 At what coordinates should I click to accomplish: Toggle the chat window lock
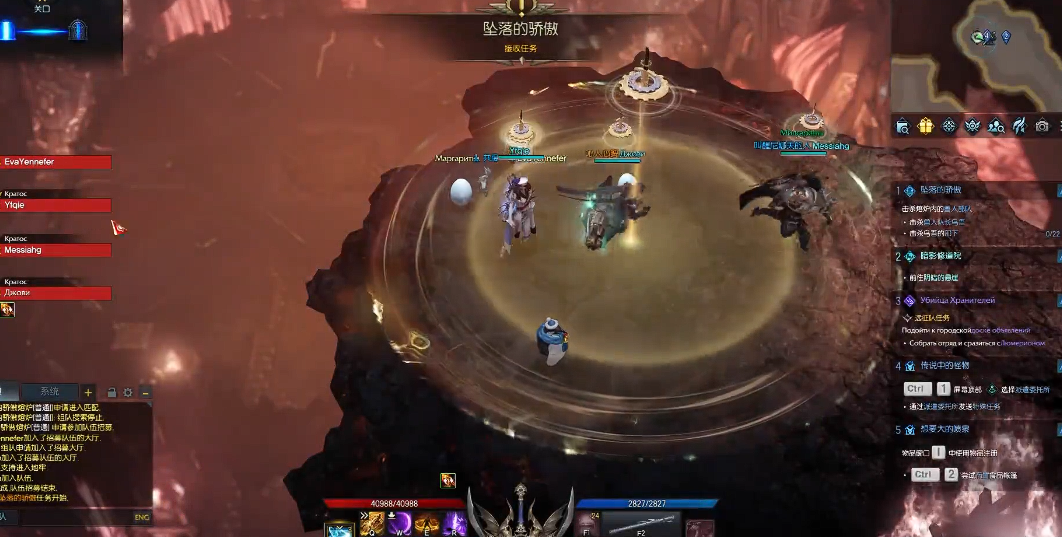(x=111, y=392)
